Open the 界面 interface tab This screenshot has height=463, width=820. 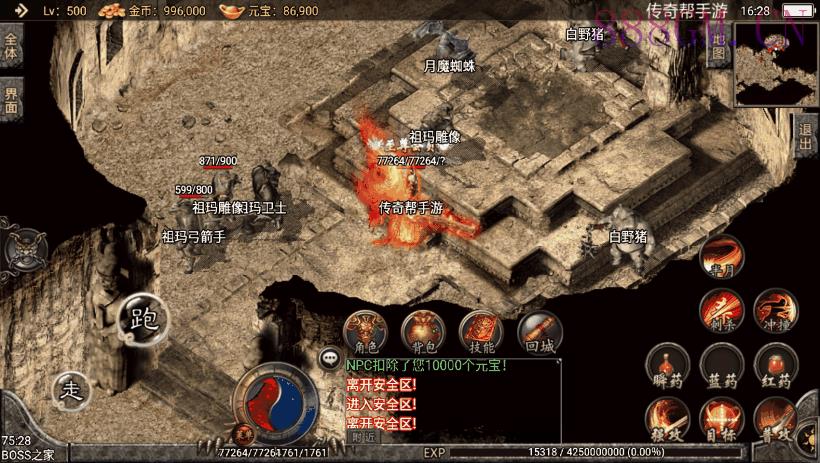point(11,100)
